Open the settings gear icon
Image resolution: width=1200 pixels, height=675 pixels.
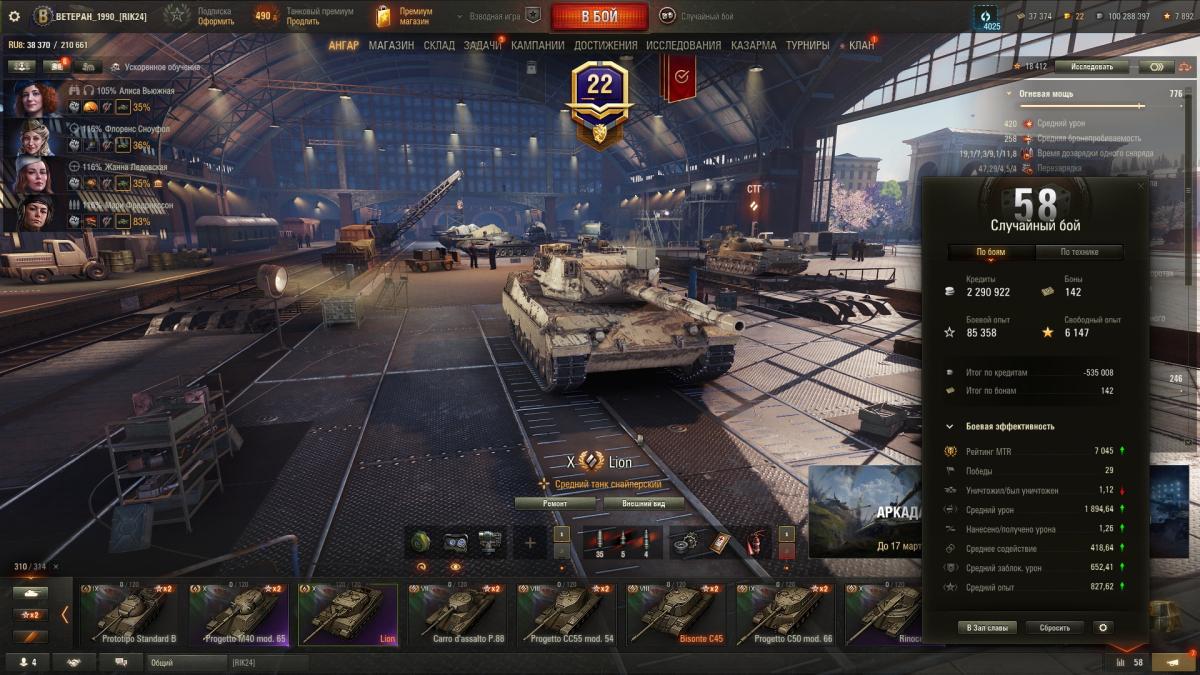point(14,16)
